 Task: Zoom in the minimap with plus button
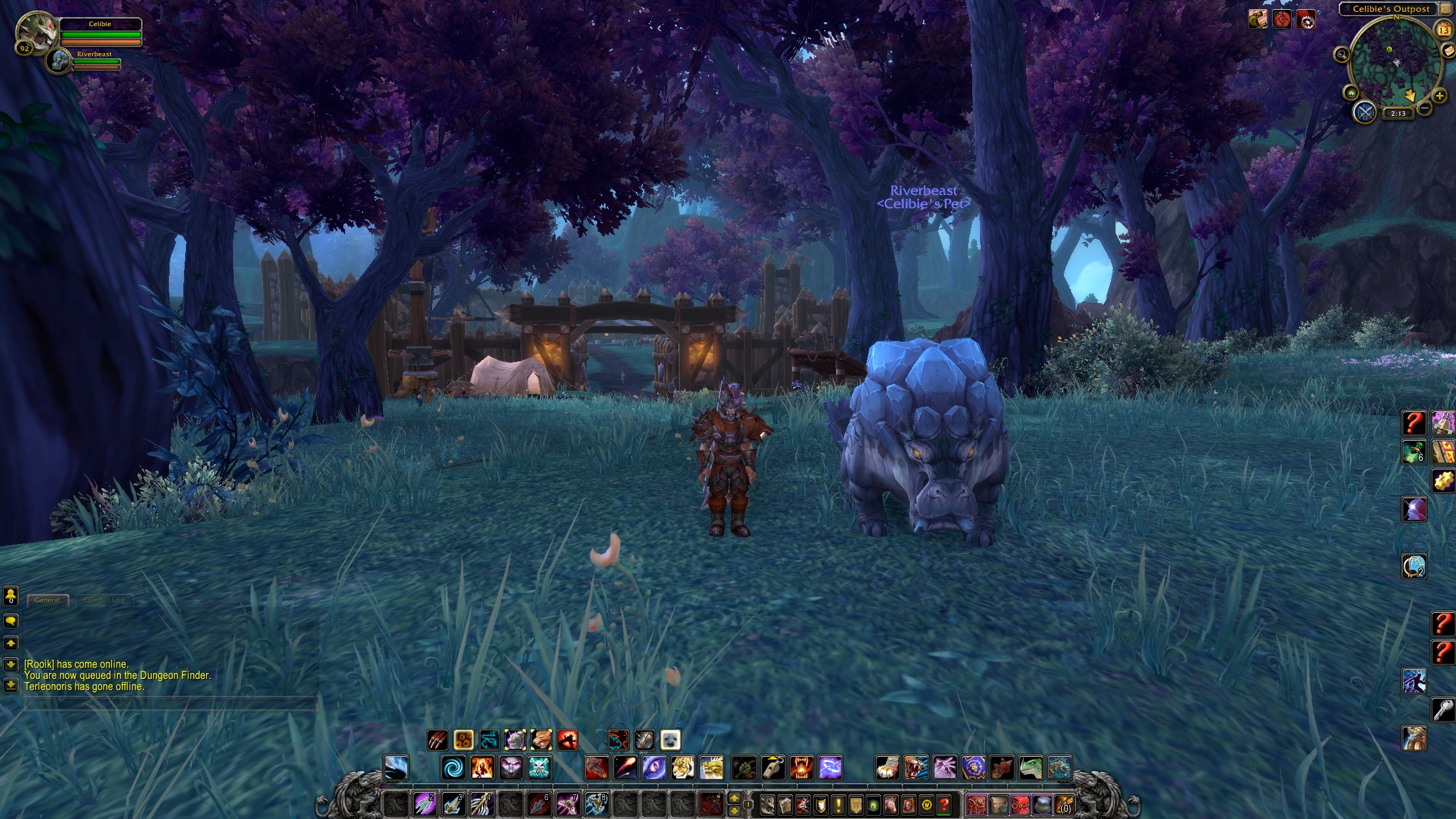coord(1440,96)
